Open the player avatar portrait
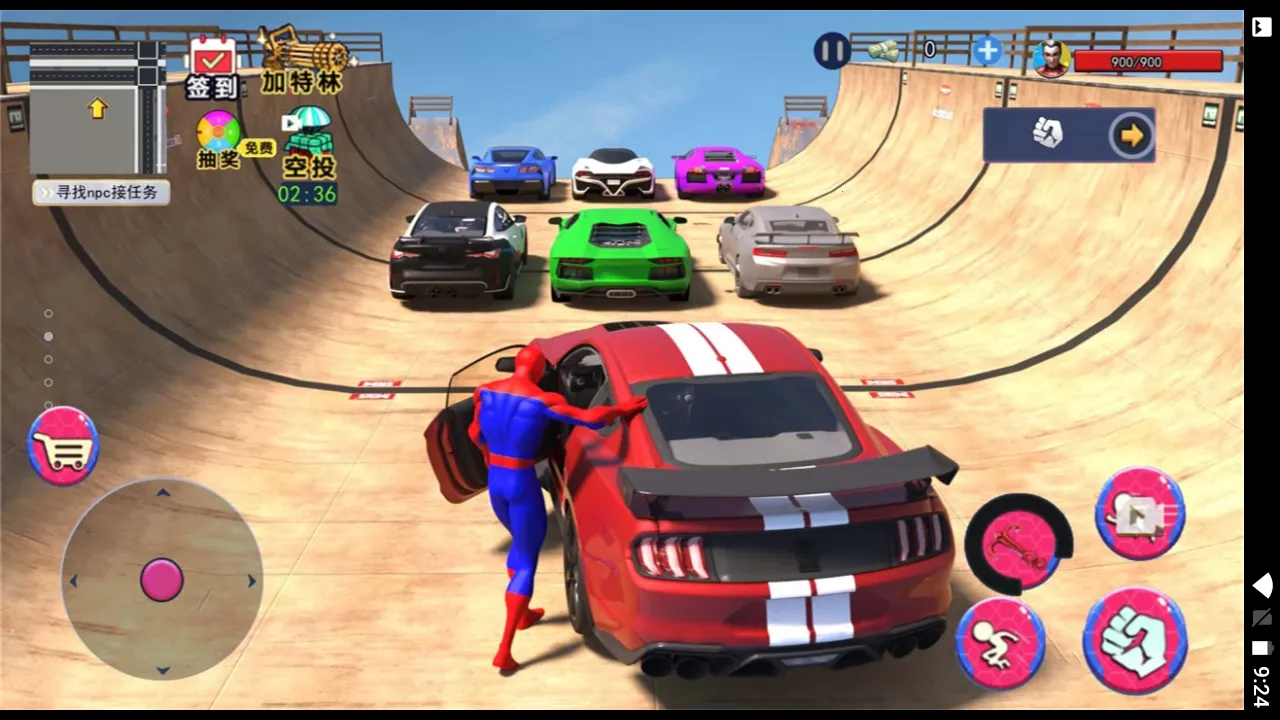The image size is (1280, 720). click(1051, 59)
